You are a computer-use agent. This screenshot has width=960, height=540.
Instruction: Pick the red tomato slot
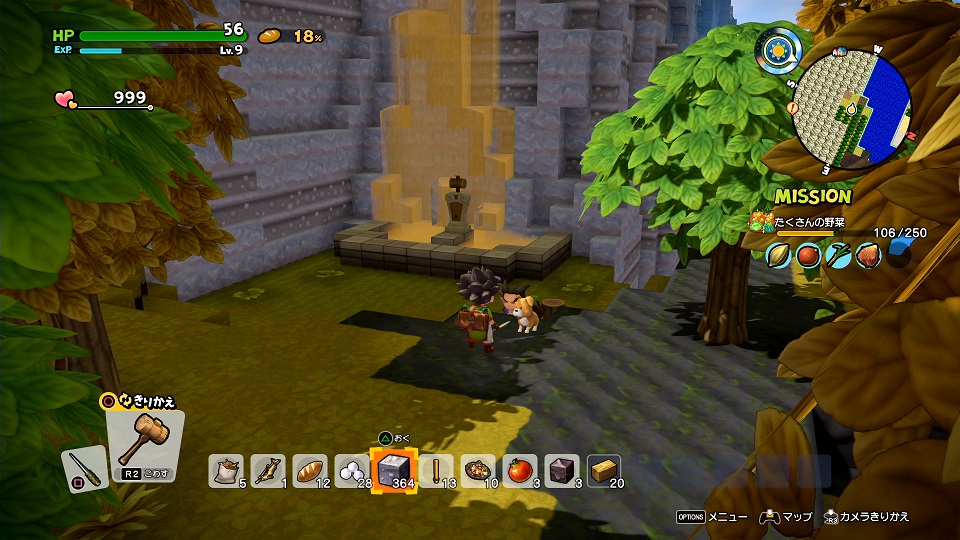(521, 470)
